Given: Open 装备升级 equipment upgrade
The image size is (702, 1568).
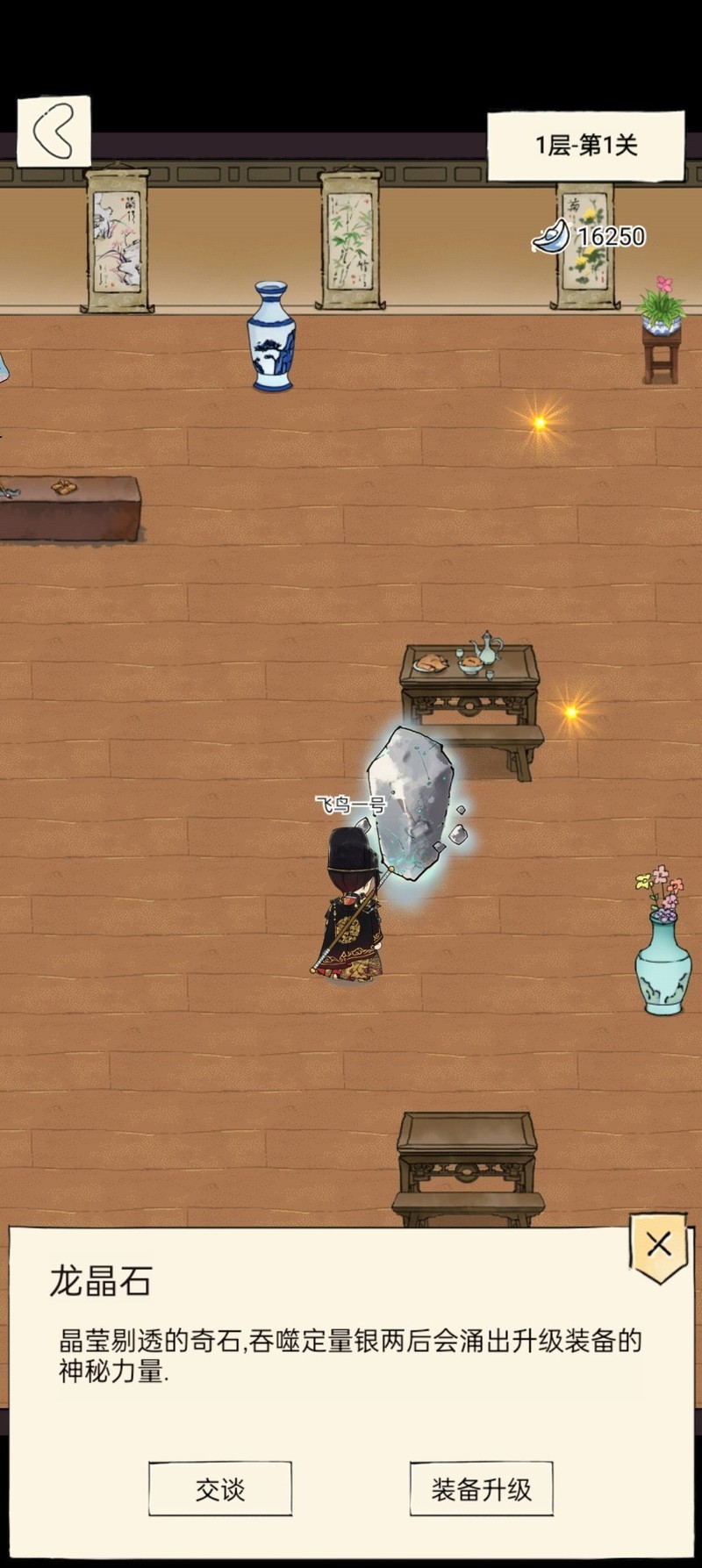Looking at the screenshot, I should coord(481,1488).
